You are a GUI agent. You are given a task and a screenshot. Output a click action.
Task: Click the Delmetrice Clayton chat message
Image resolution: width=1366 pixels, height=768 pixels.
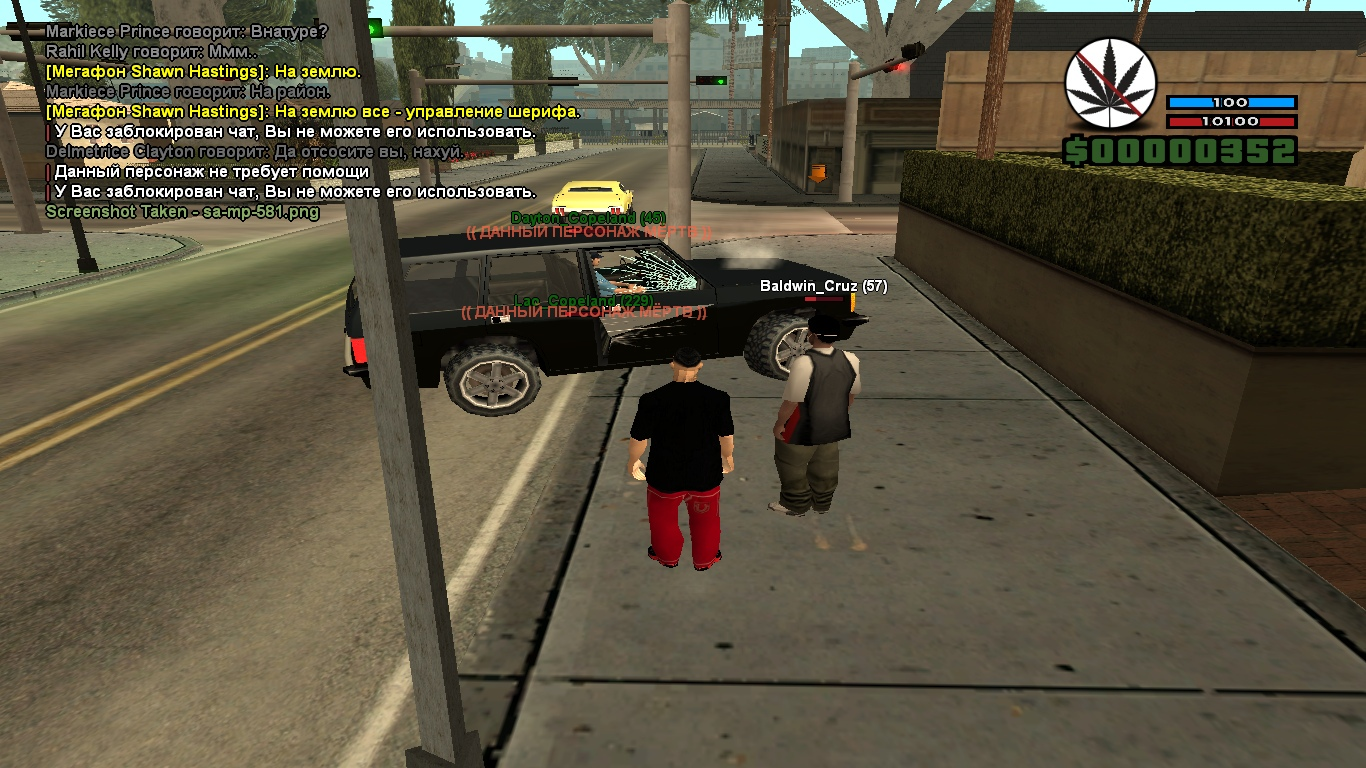(255, 151)
